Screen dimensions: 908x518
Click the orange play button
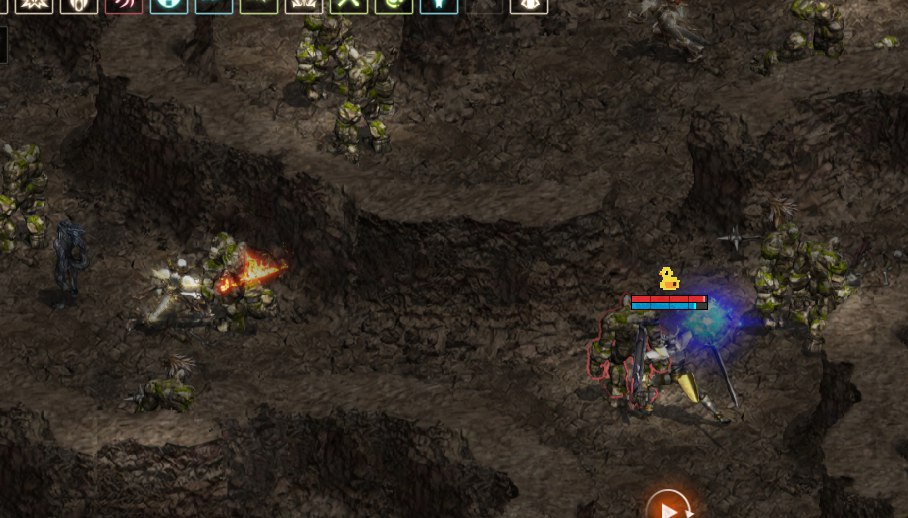tap(668, 507)
